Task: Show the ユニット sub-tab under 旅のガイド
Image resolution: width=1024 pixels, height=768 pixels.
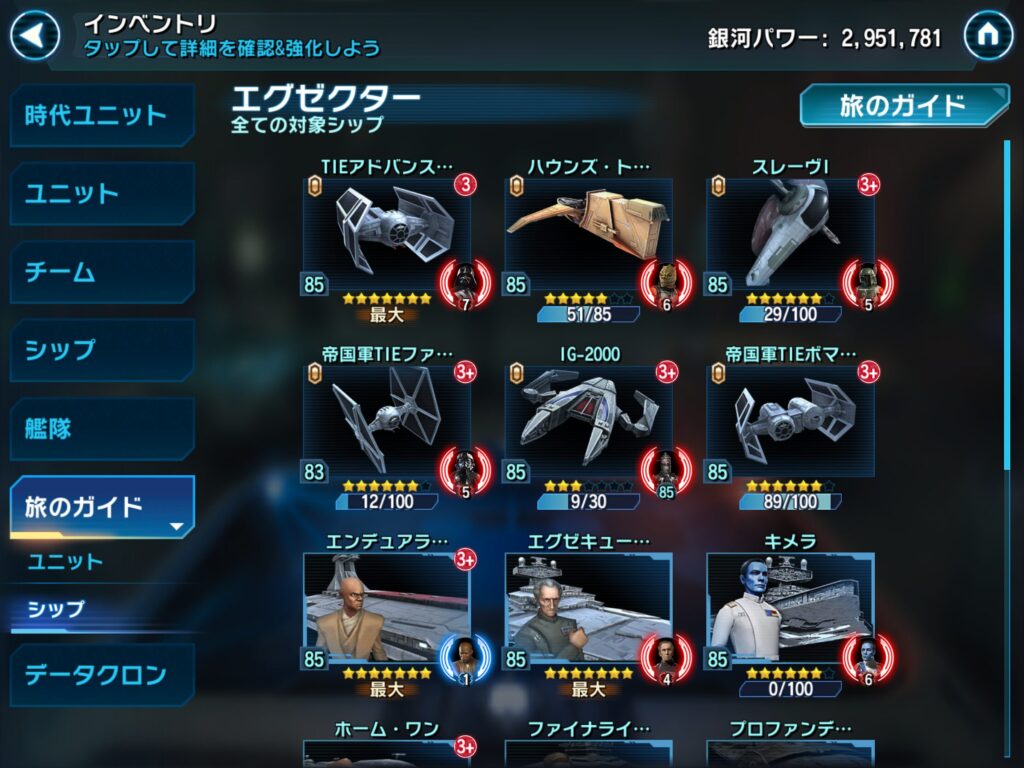Action: [66, 561]
